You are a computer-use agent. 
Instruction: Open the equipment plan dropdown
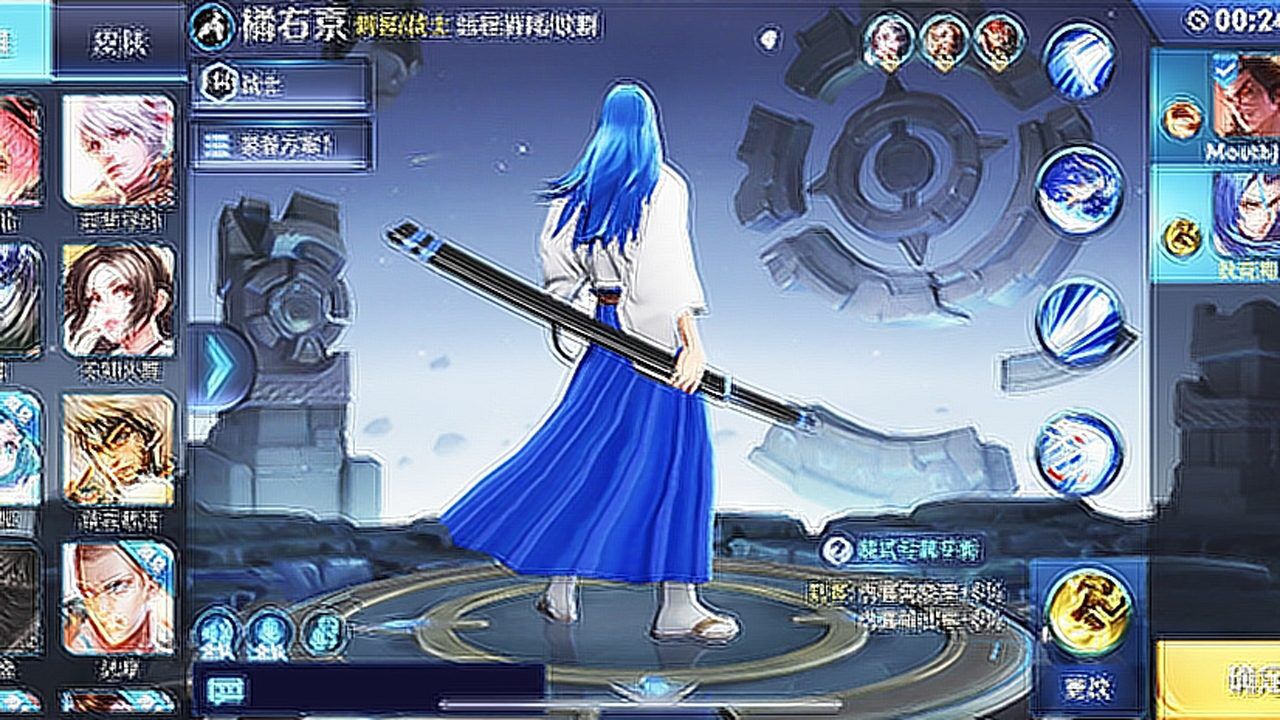pyautogui.click(x=282, y=146)
